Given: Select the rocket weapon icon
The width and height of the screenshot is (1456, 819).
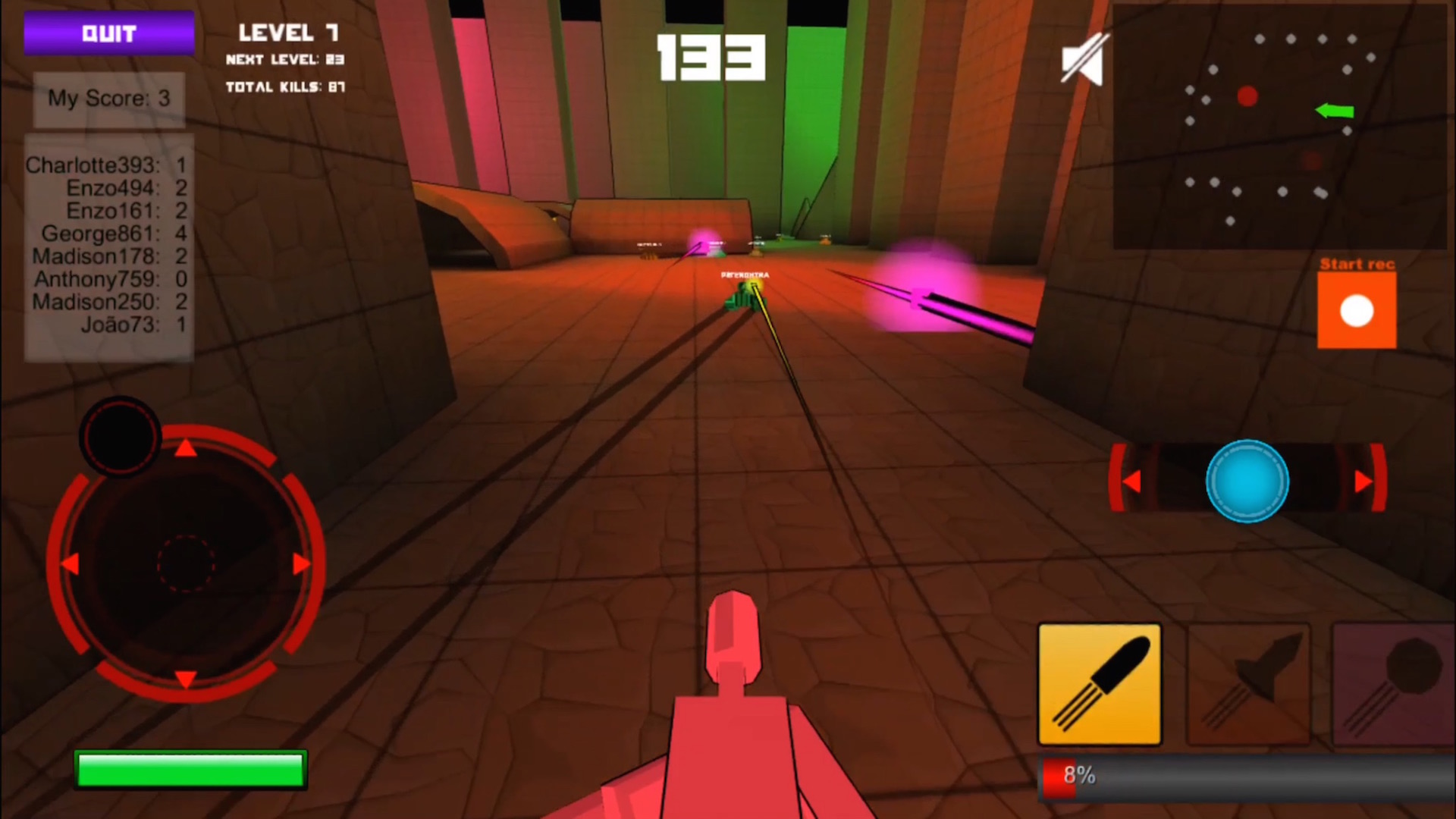Looking at the screenshot, I should [1247, 685].
